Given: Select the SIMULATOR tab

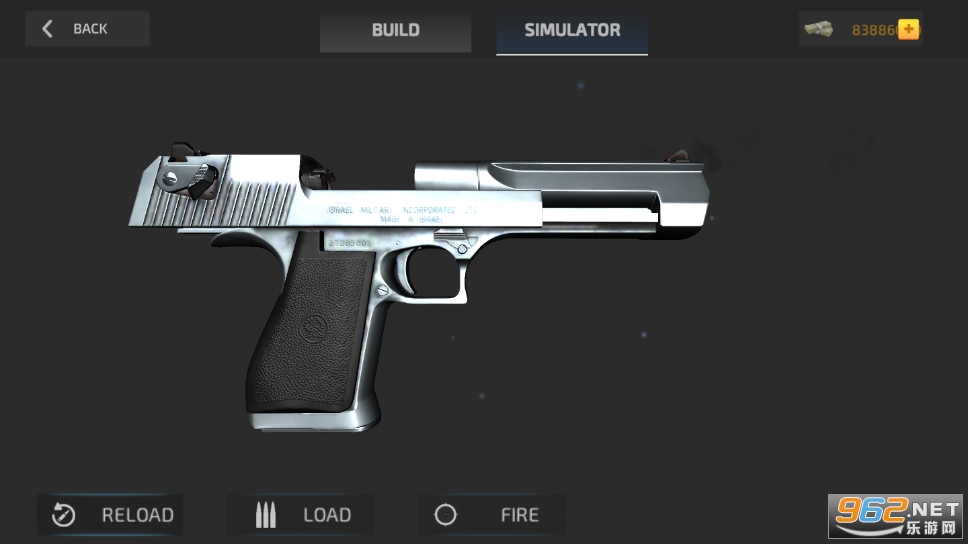Looking at the screenshot, I should (572, 30).
